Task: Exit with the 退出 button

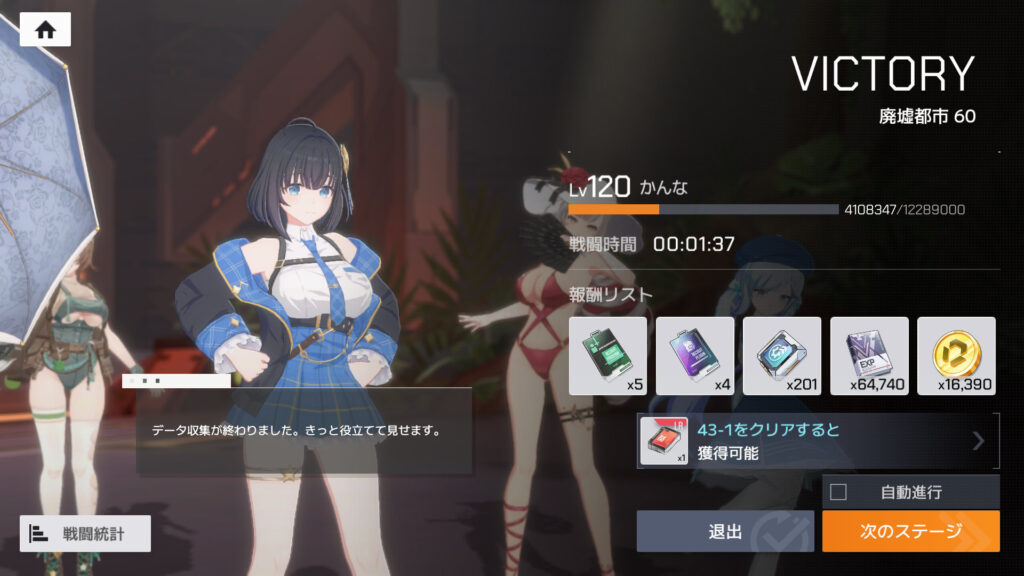Action: coord(725,531)
